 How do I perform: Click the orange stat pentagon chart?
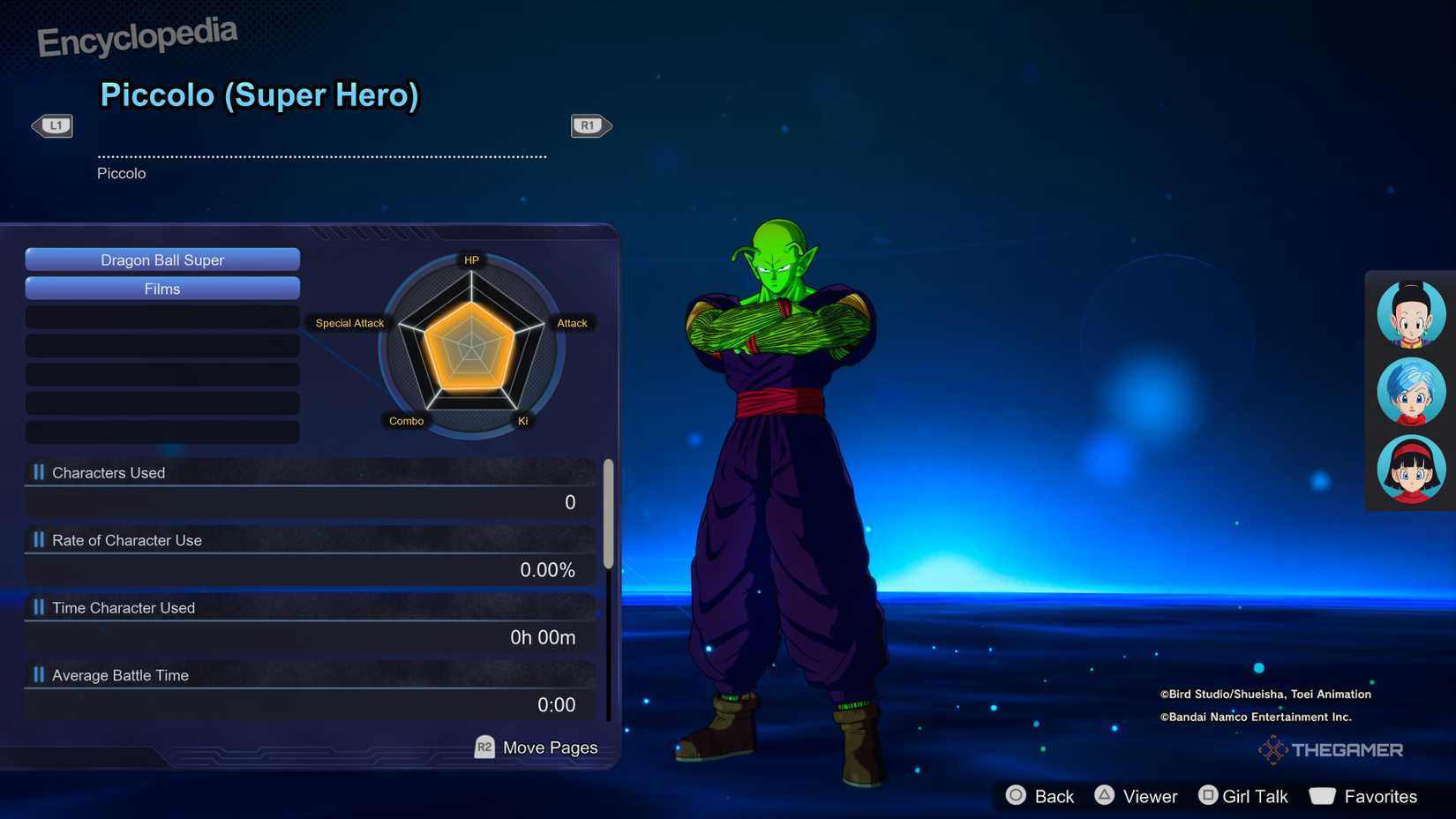(470, 344)
